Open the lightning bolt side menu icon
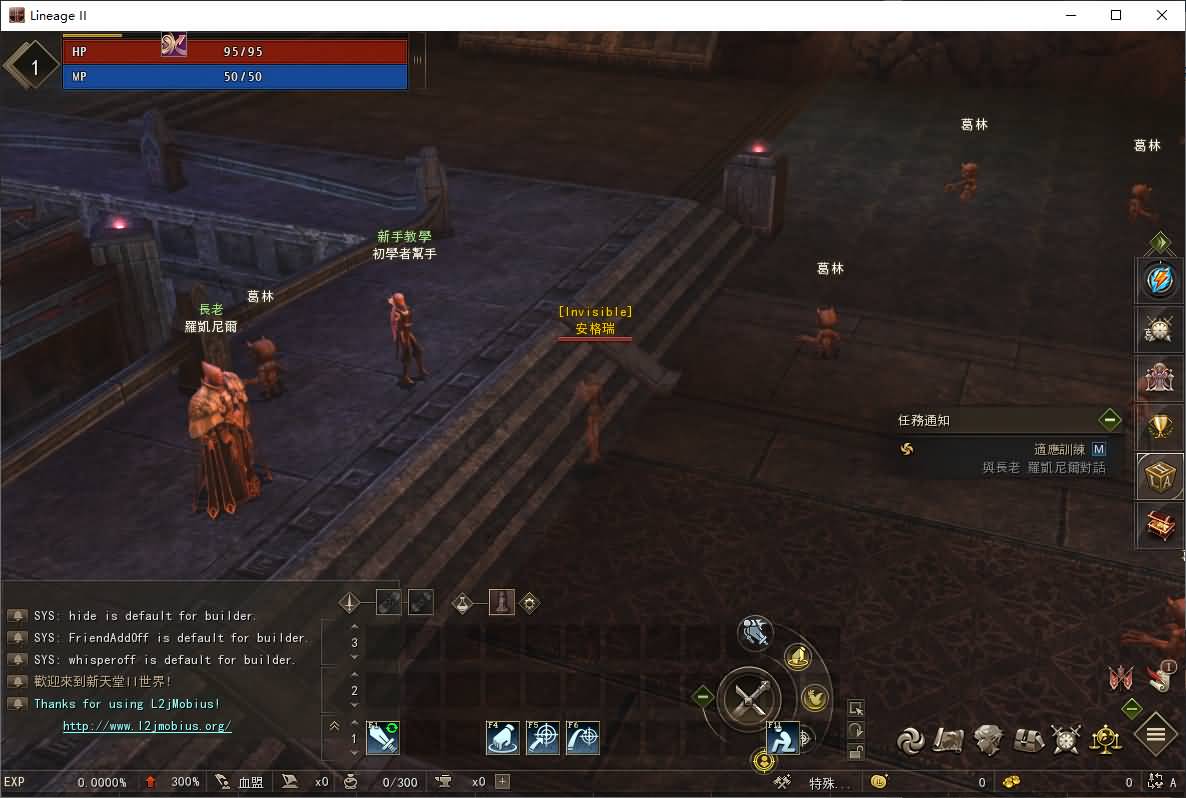The image size is (1186, 798). (x=1159, y=281)
